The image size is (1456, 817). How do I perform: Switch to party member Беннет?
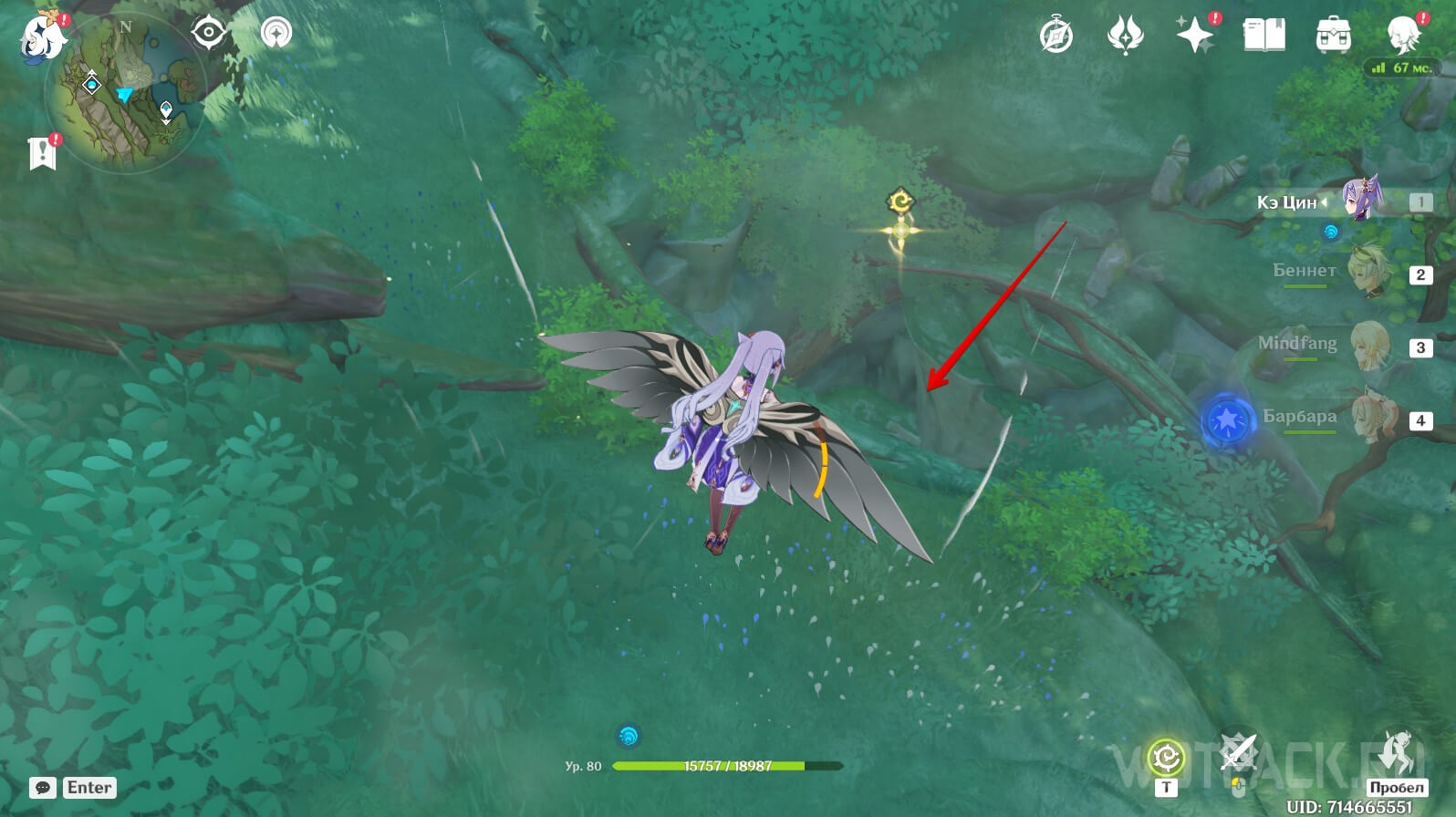pos(1364,272)
